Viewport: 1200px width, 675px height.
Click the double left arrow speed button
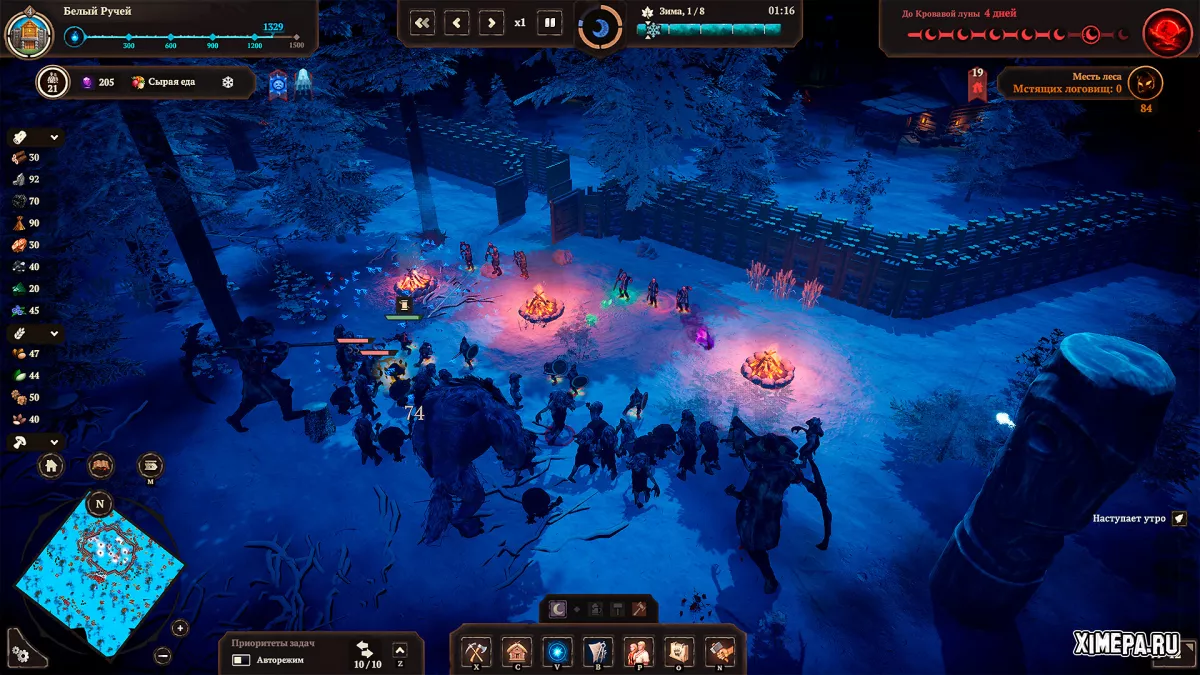[423, 22]
